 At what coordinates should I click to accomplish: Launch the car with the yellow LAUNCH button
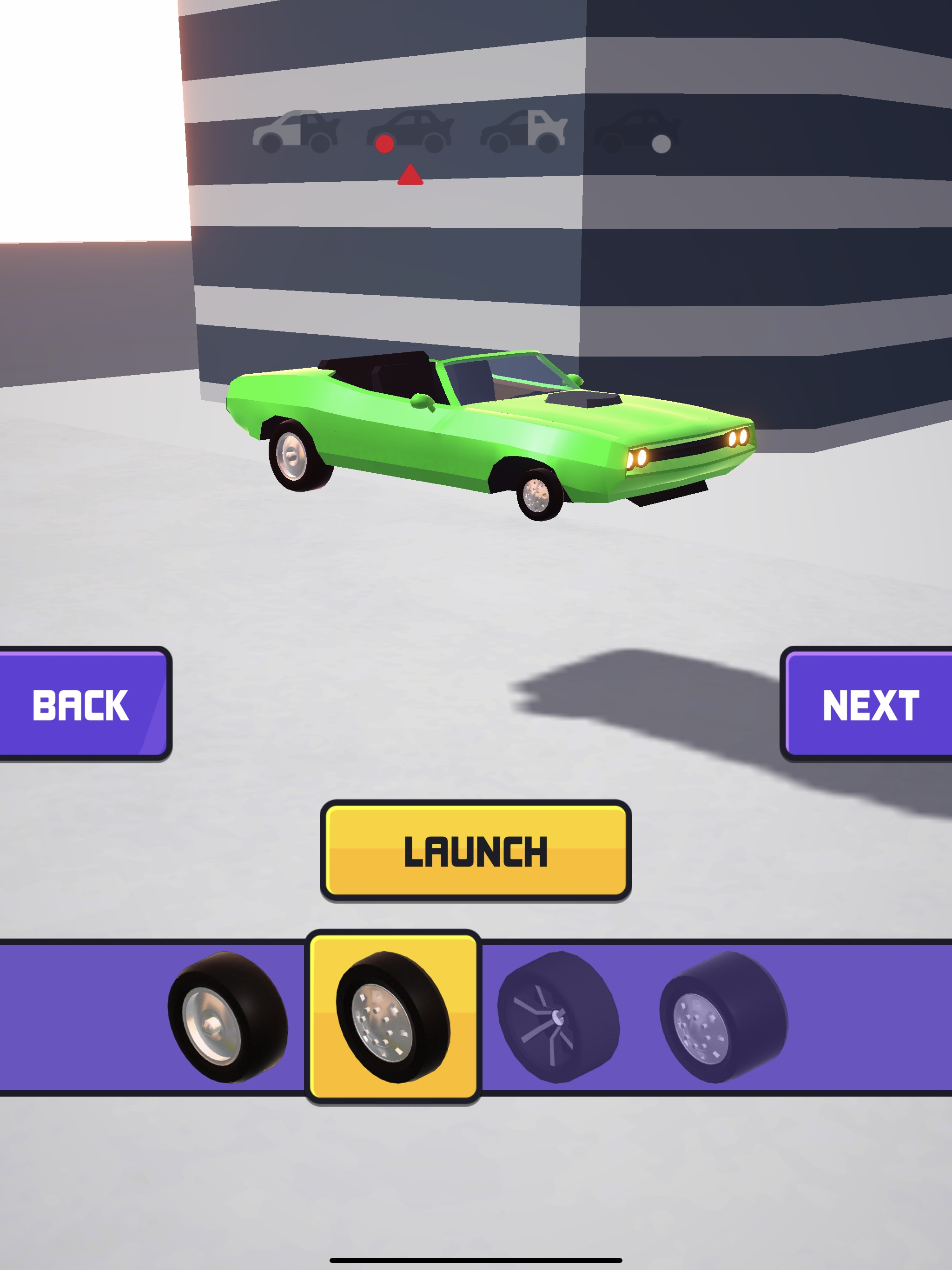point(476,850)
